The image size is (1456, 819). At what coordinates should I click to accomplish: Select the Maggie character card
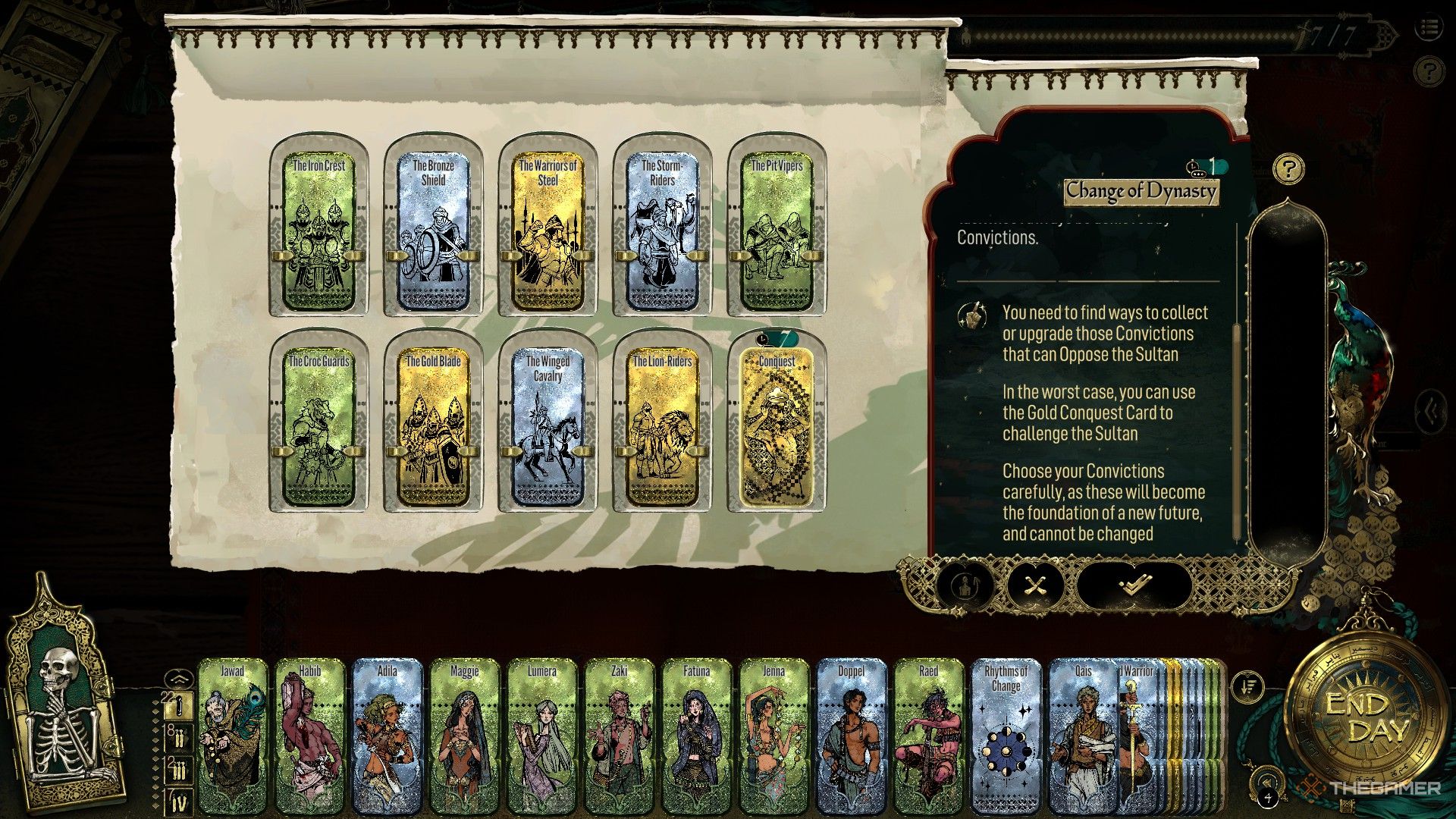[x=465, y=732]
